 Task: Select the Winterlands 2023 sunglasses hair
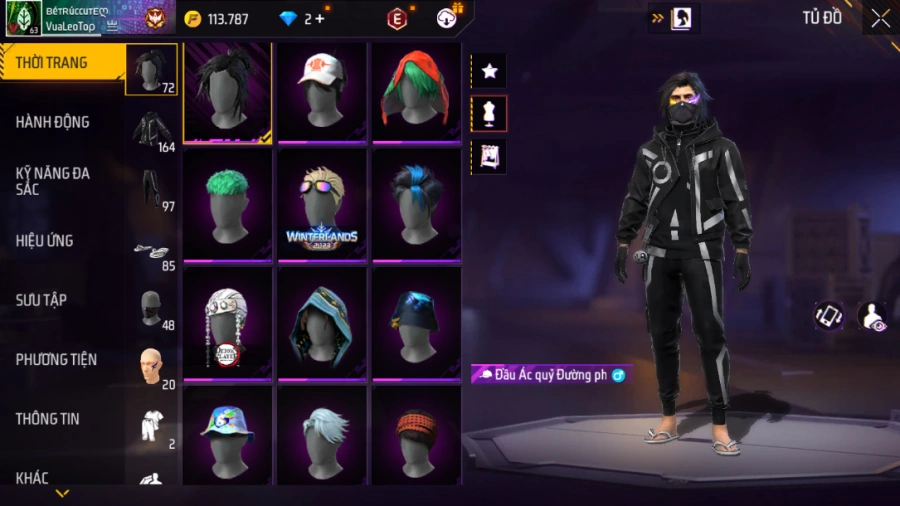(322, 205)
